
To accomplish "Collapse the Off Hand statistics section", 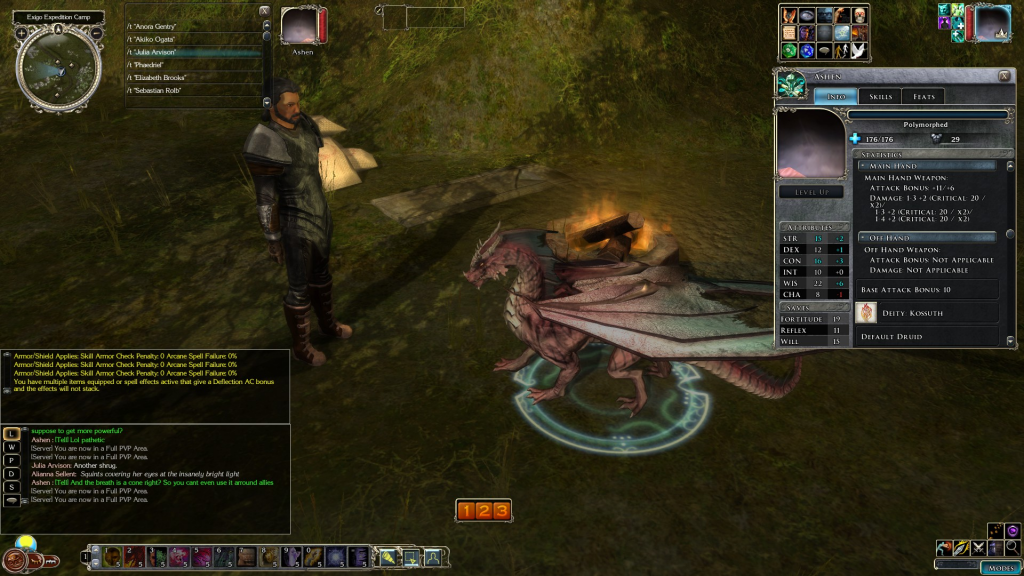I will 862,237.
